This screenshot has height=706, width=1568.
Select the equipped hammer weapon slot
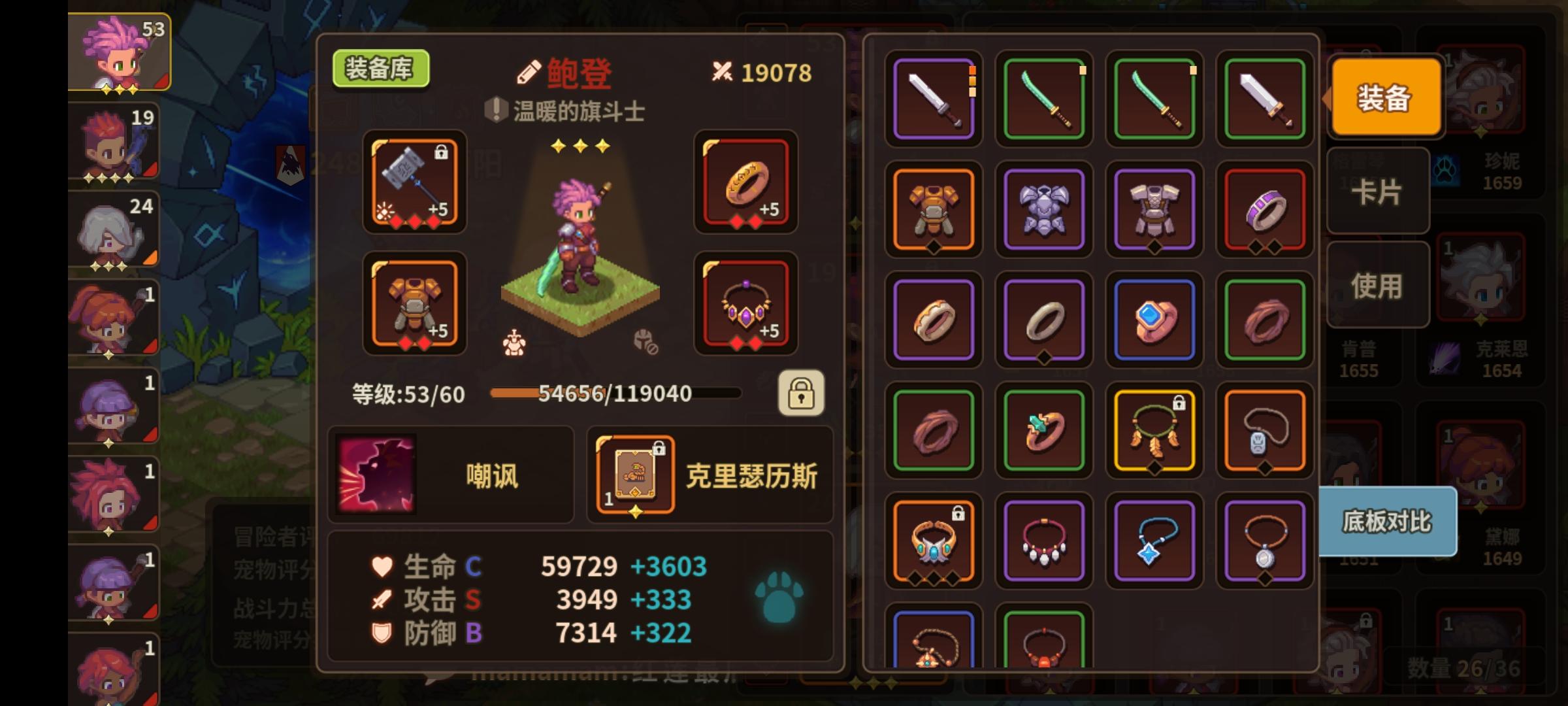414,185
